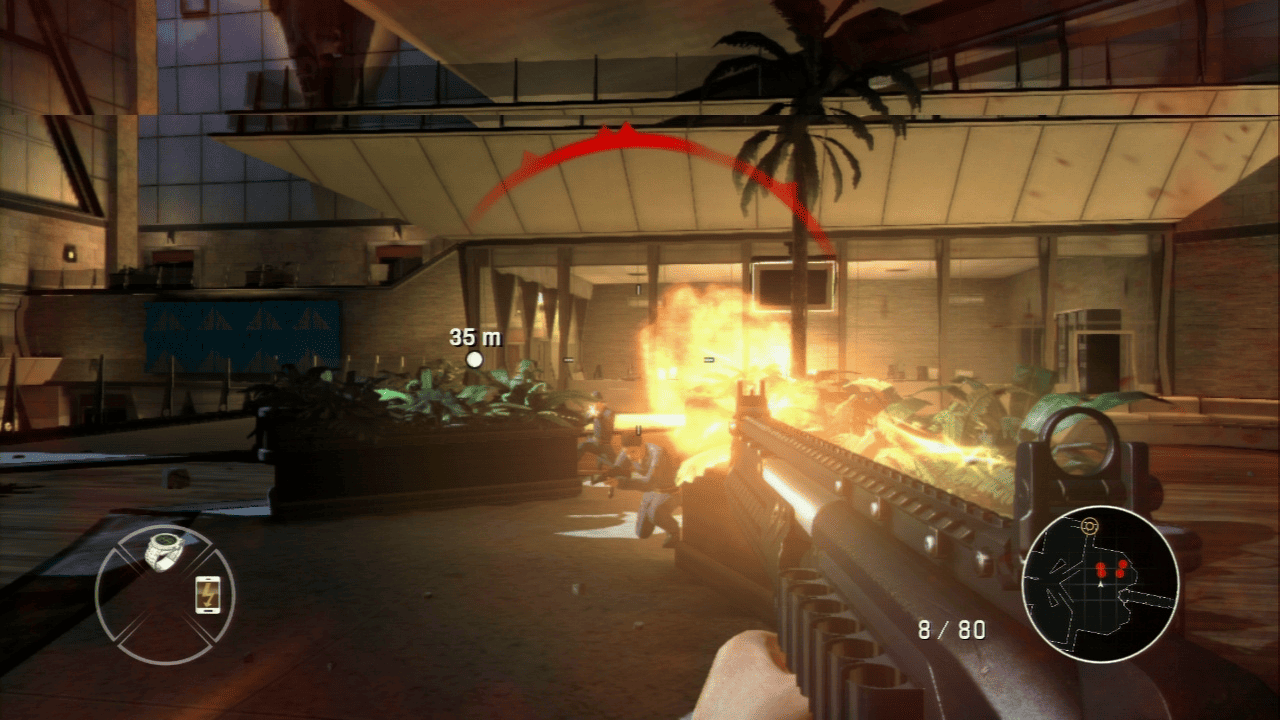Click the rightmost red dot on the radar

[x=1122, y=565]
